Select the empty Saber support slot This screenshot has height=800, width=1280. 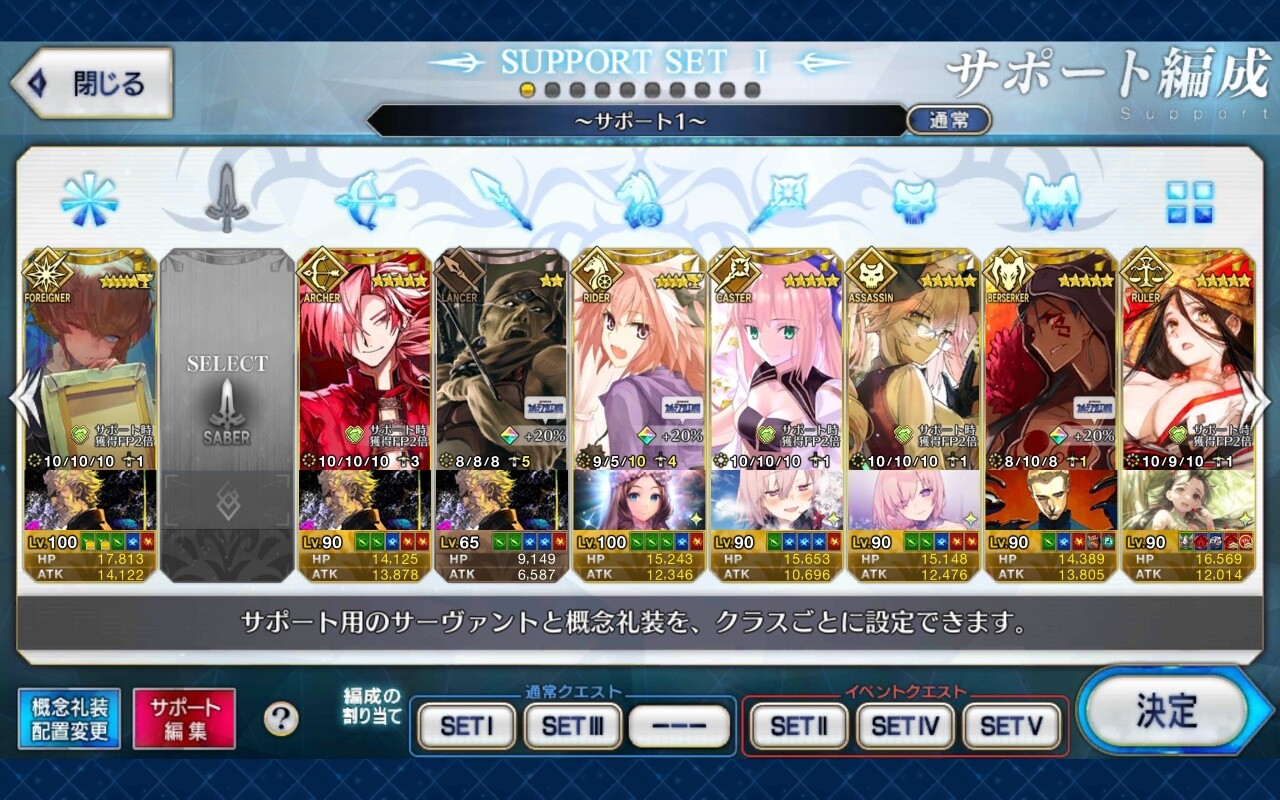[227, 400]
